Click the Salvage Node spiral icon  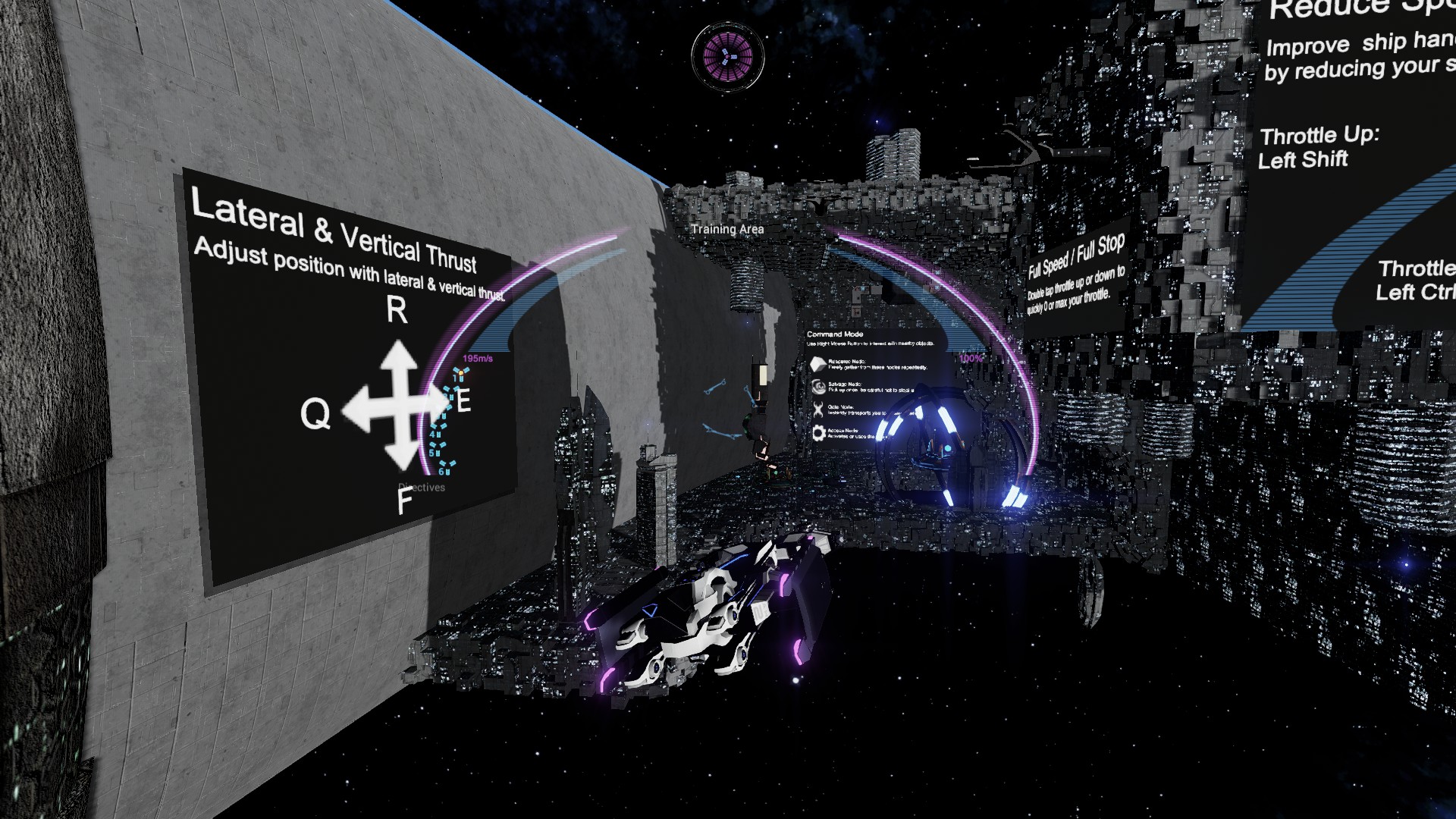pos(817,388)
